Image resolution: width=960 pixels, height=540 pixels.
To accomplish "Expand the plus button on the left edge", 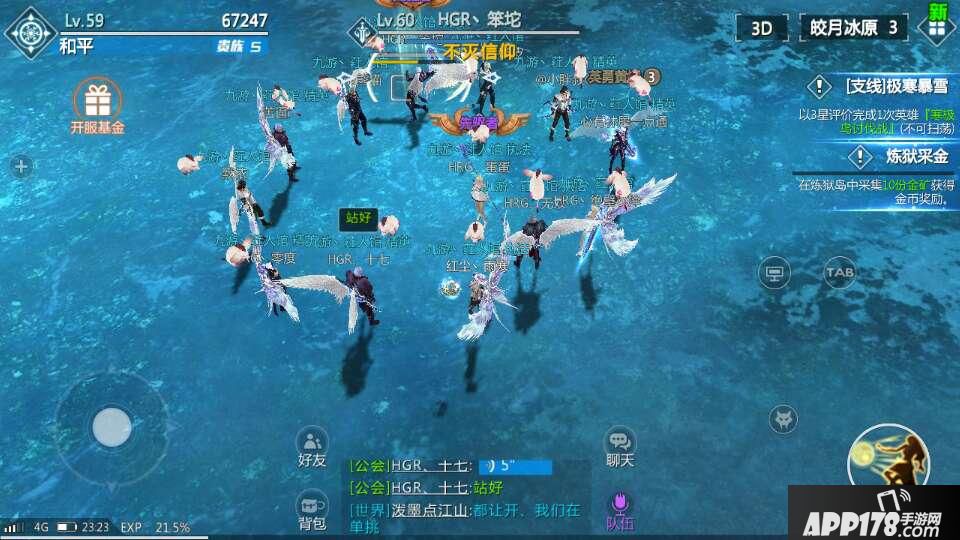I will (x=21, y=167).
